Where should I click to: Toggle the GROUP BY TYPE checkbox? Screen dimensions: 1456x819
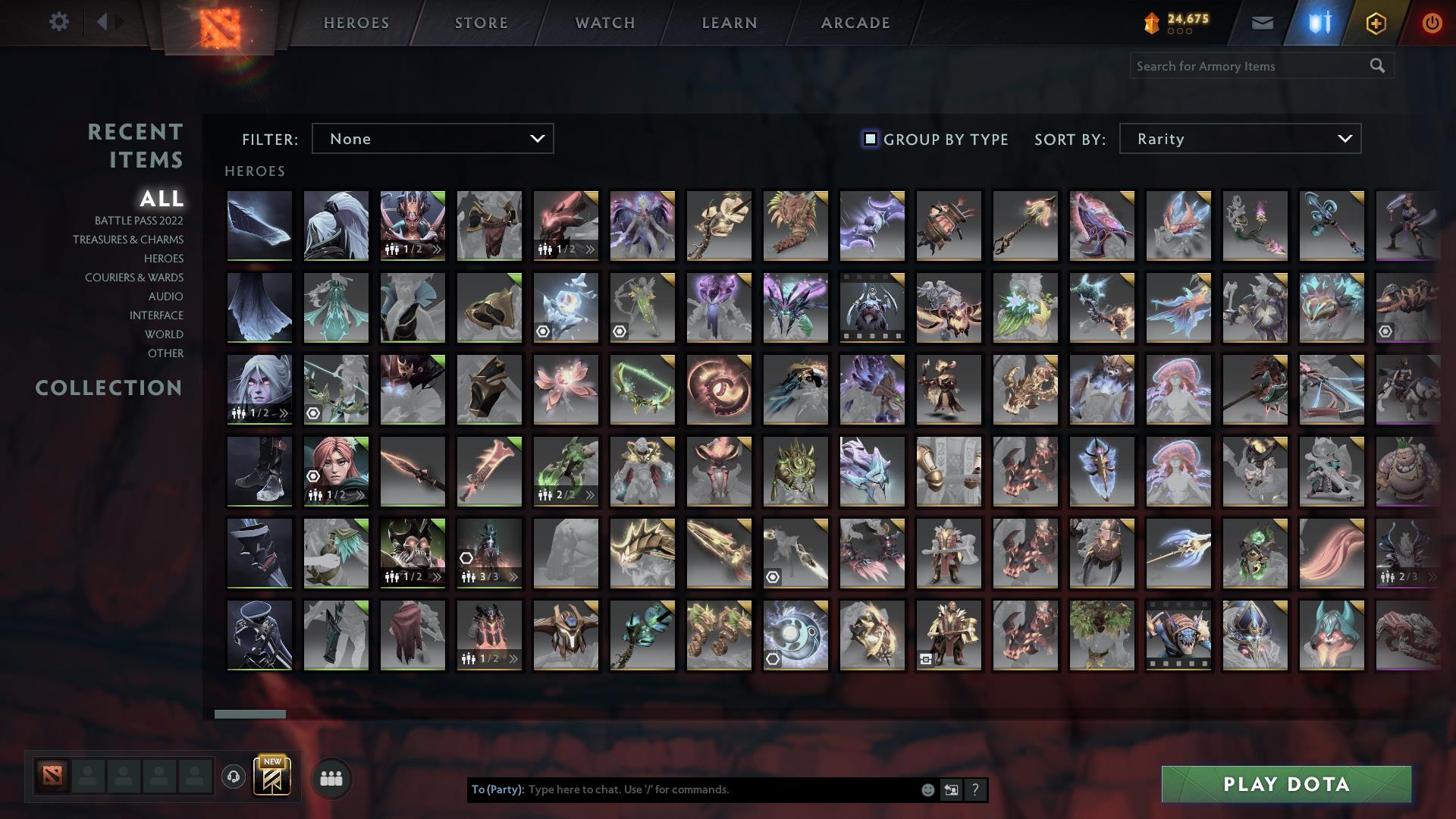[870, 139]
